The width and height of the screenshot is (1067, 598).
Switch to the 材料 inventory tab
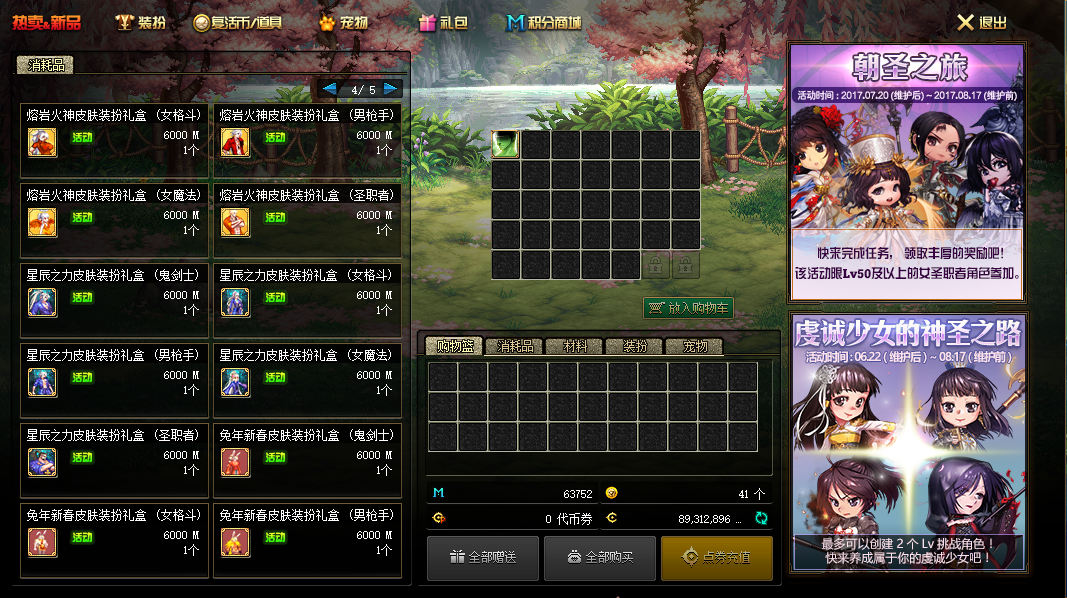574,346
